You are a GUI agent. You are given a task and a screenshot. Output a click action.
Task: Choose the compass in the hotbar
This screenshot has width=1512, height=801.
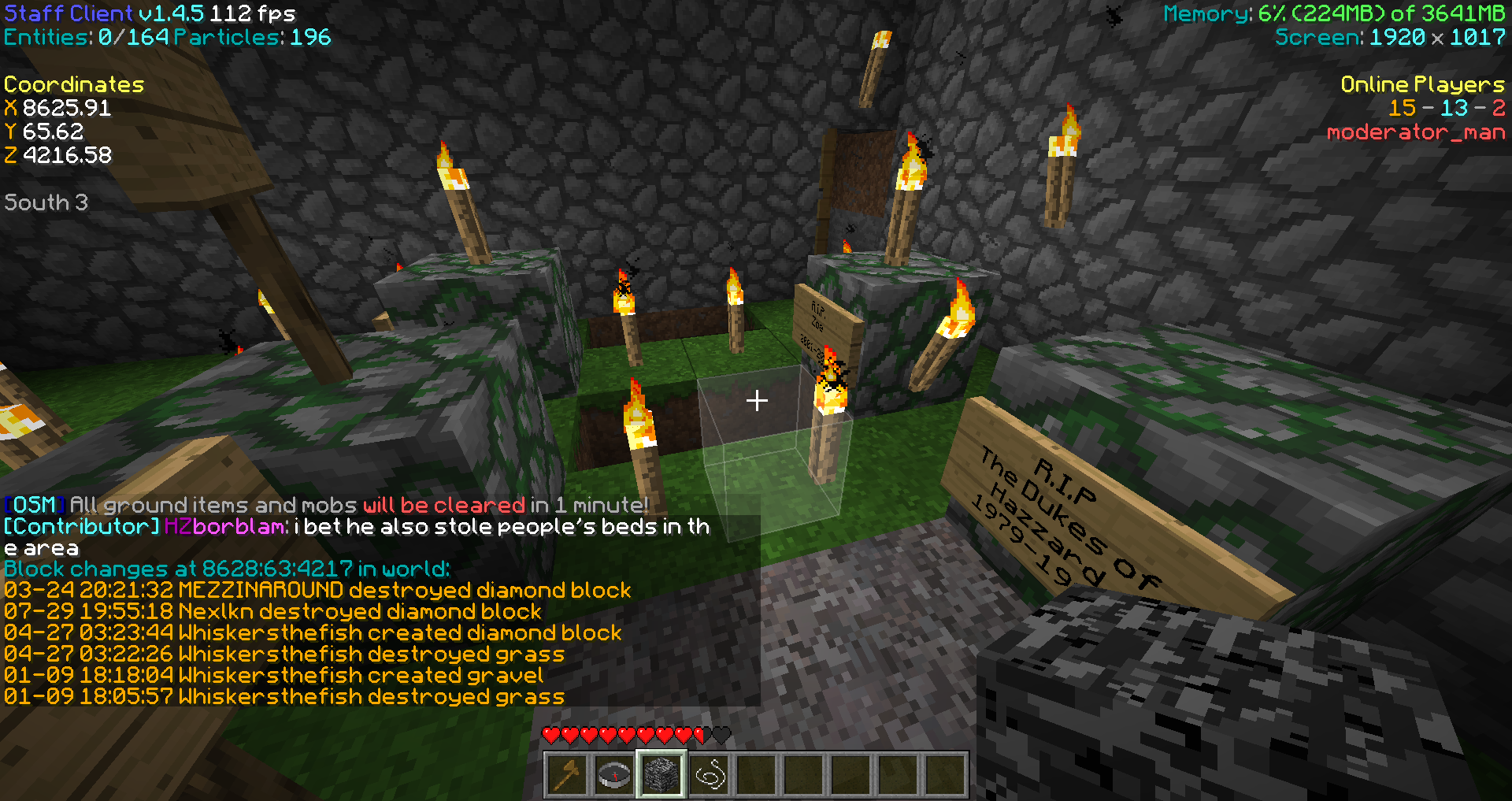pos(614,775)
